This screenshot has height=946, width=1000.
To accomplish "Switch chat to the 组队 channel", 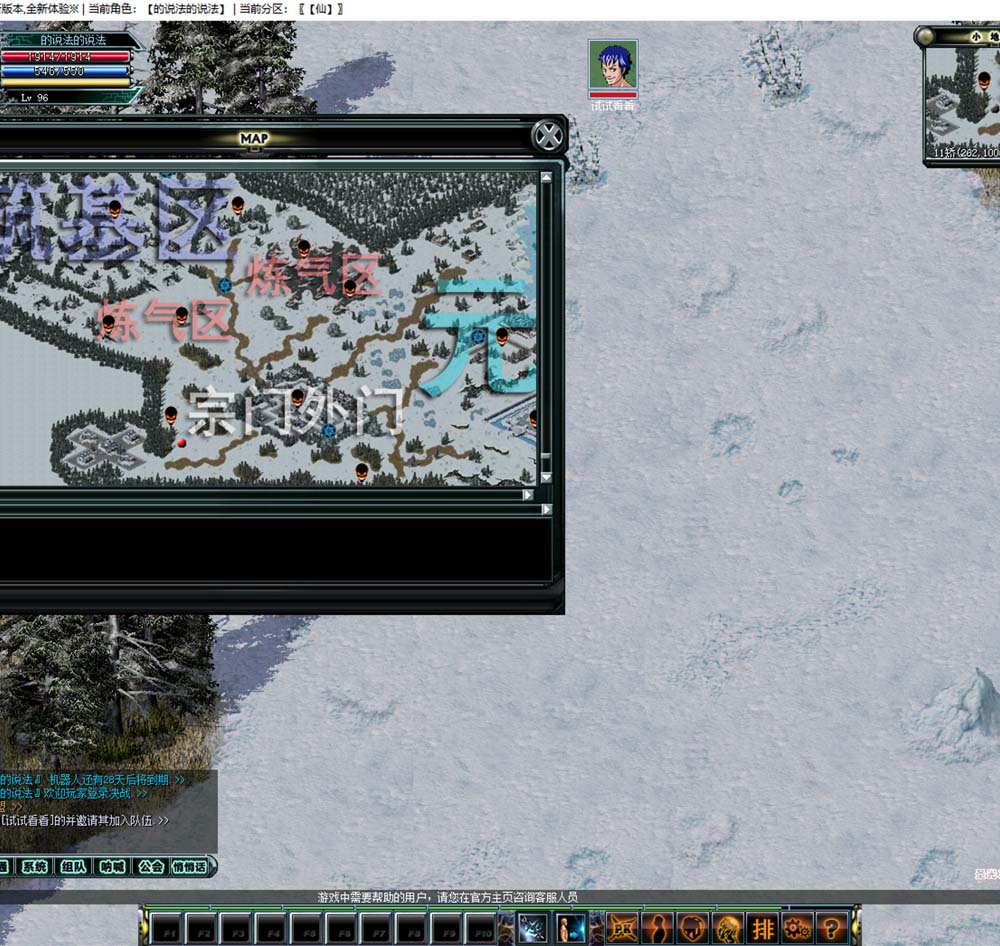I will (x=73, y=867).
